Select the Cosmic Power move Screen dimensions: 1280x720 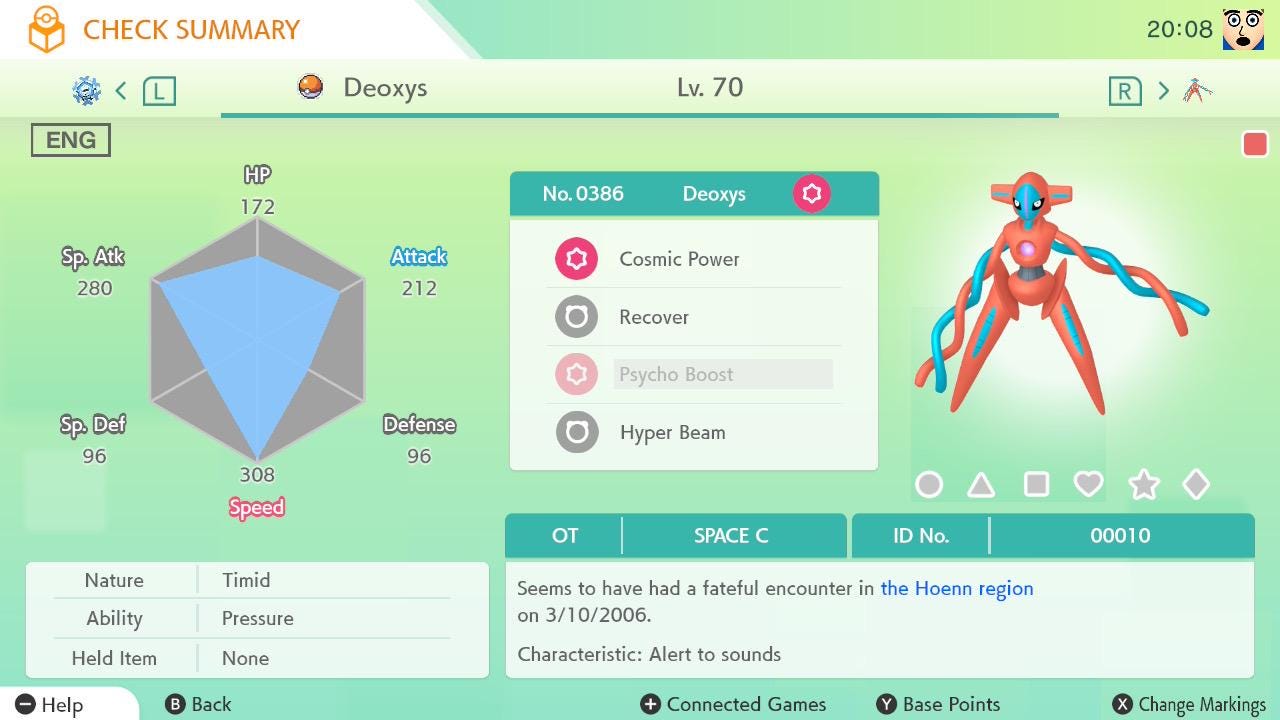point(679,259)
